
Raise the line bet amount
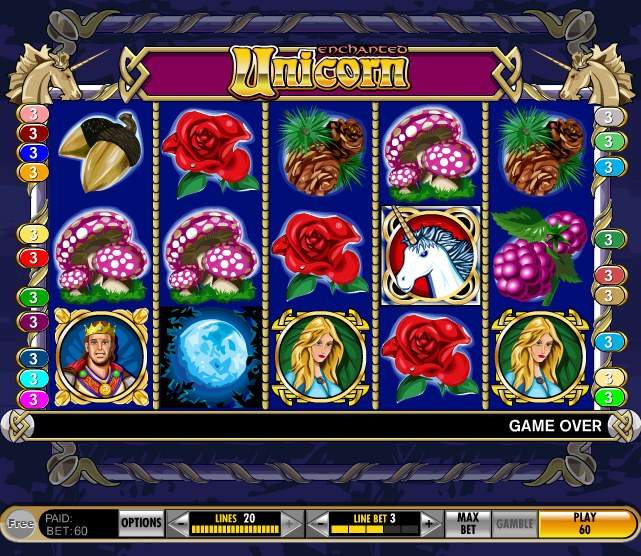pyautogui.click(x=429, y=522)
